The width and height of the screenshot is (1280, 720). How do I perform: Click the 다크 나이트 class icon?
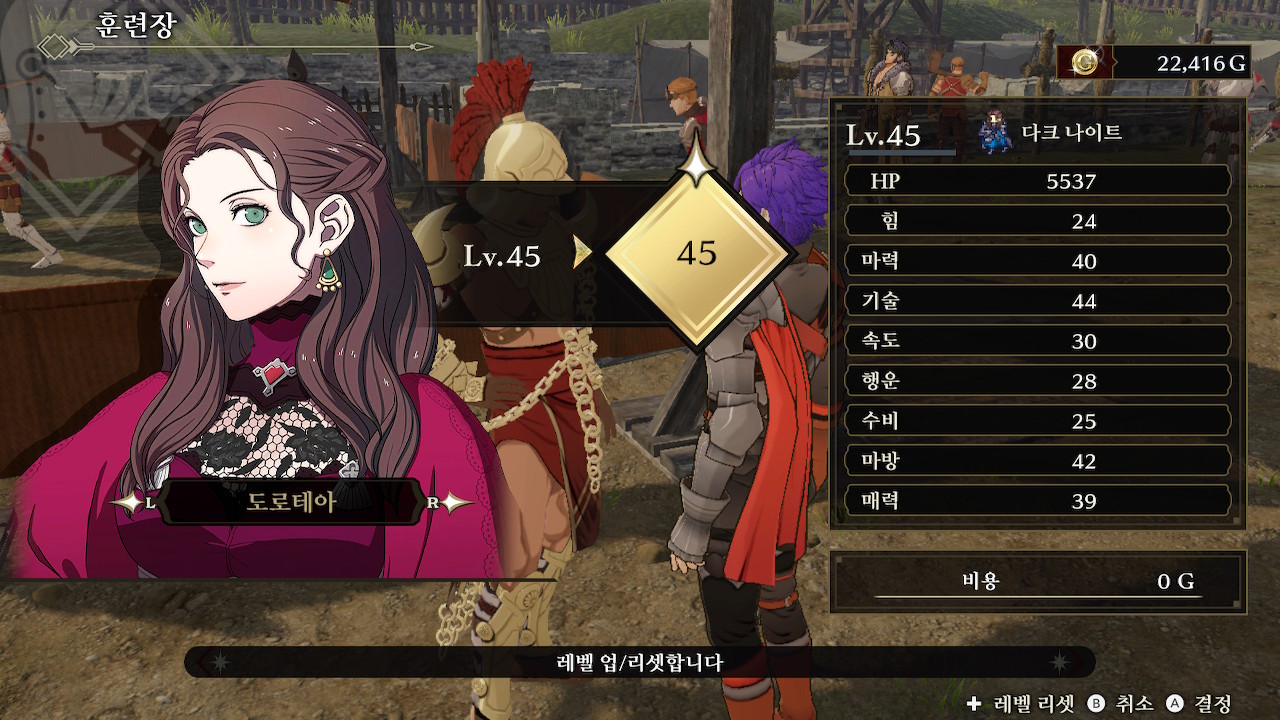point(996,135)
